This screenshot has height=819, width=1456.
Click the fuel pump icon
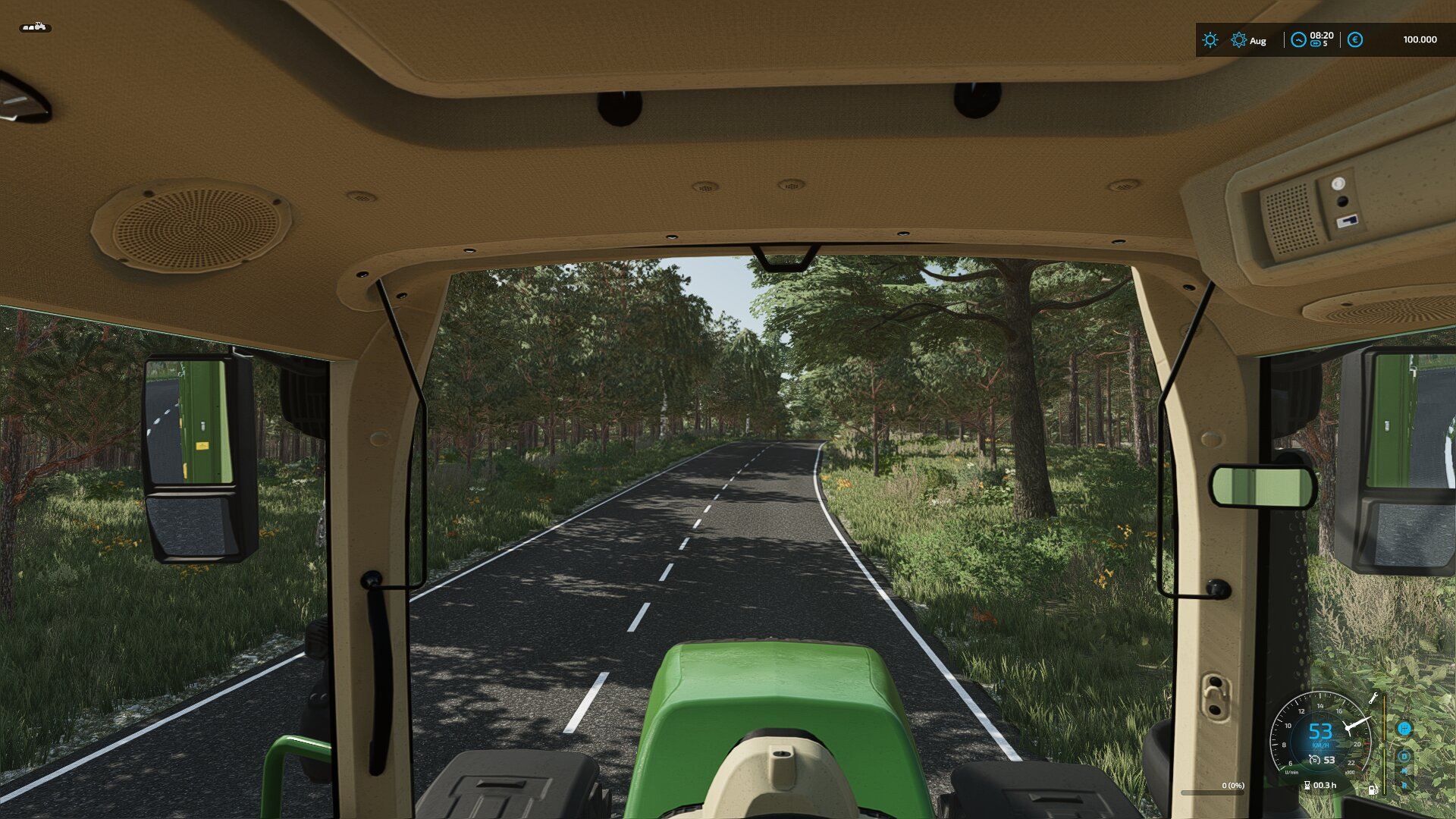(1373, 789)
